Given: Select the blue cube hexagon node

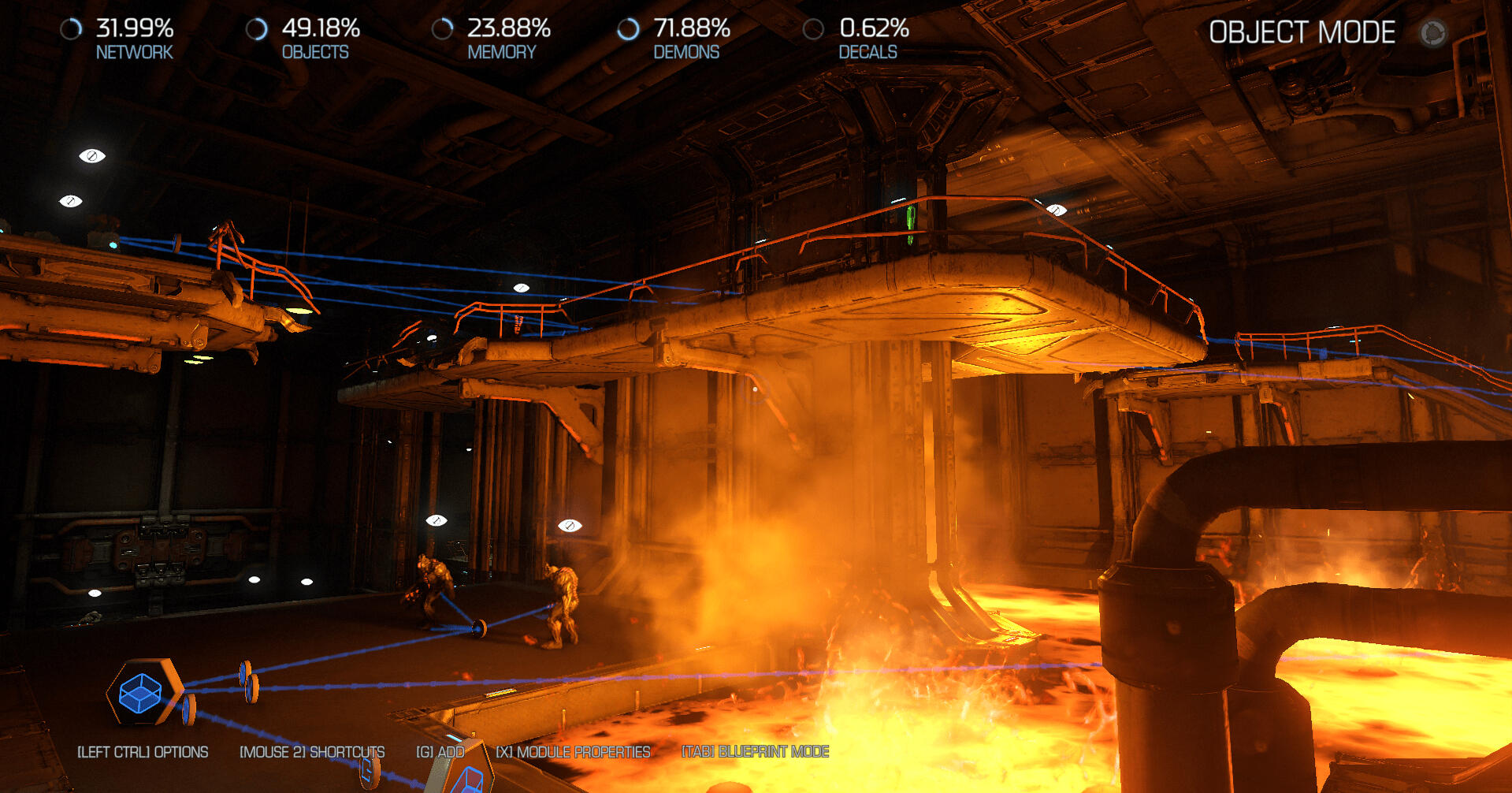Looking at the screenshot, I should [x=141, y=693].
